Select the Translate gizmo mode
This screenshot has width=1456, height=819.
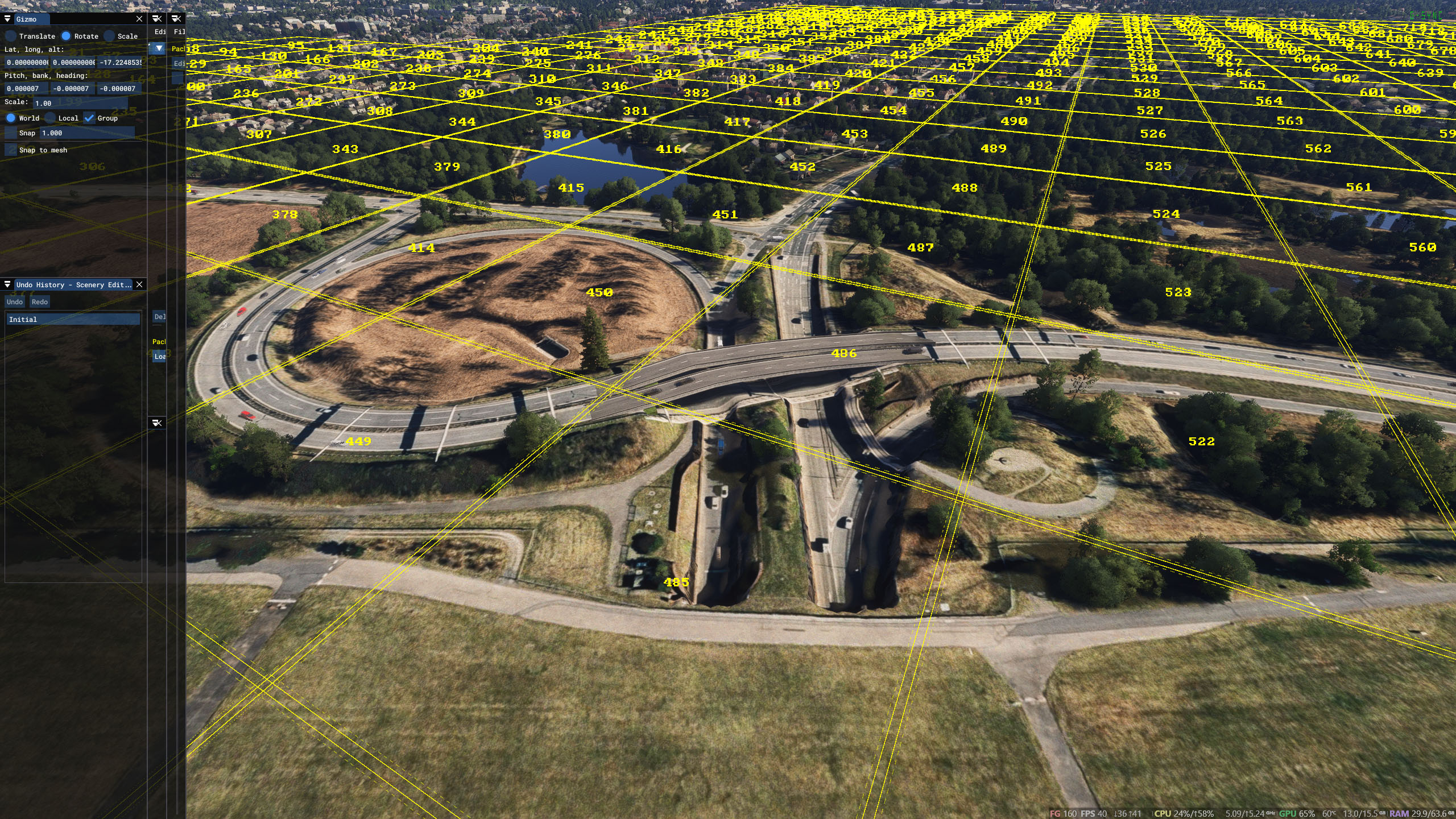[x=11, y=36]
